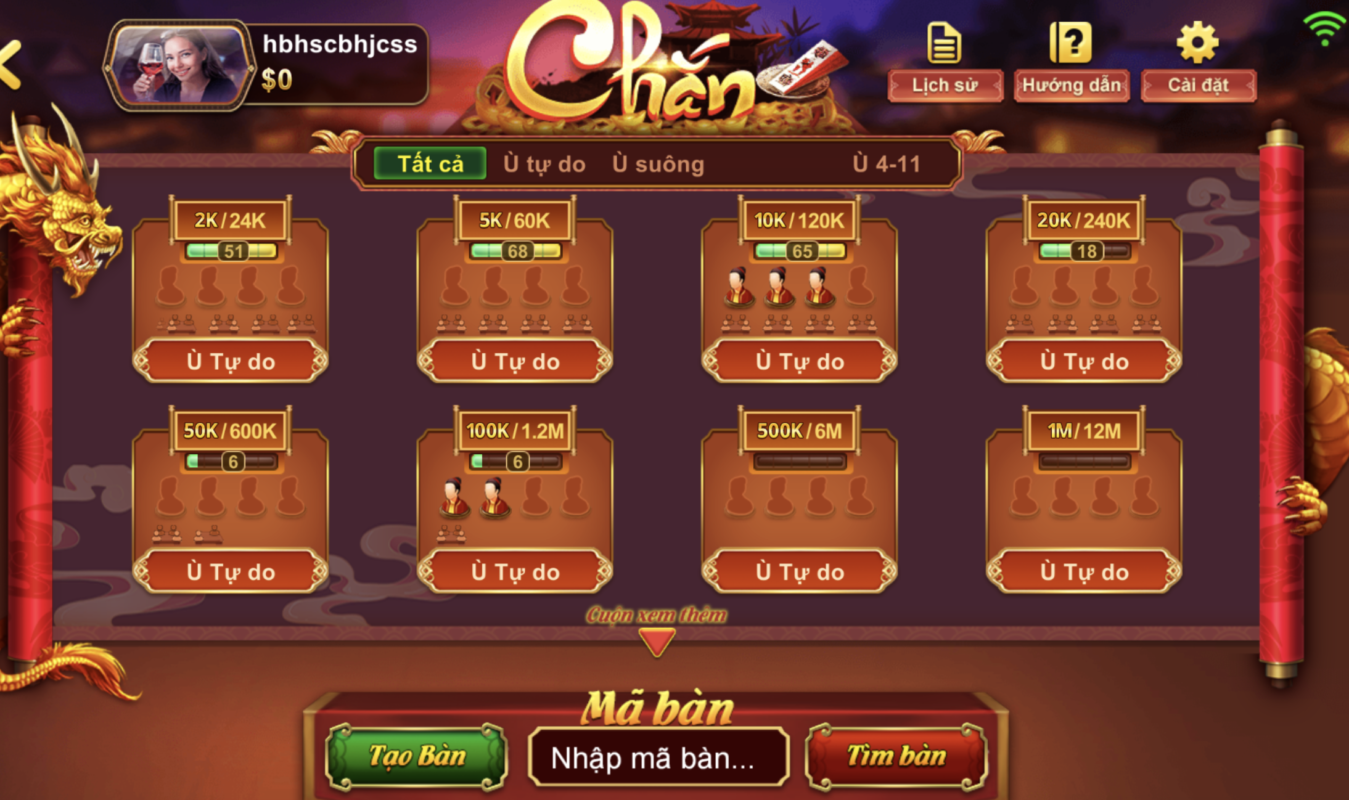
Task: Switch to the Ù tự do tab
Action: click(x=544, y=164)
